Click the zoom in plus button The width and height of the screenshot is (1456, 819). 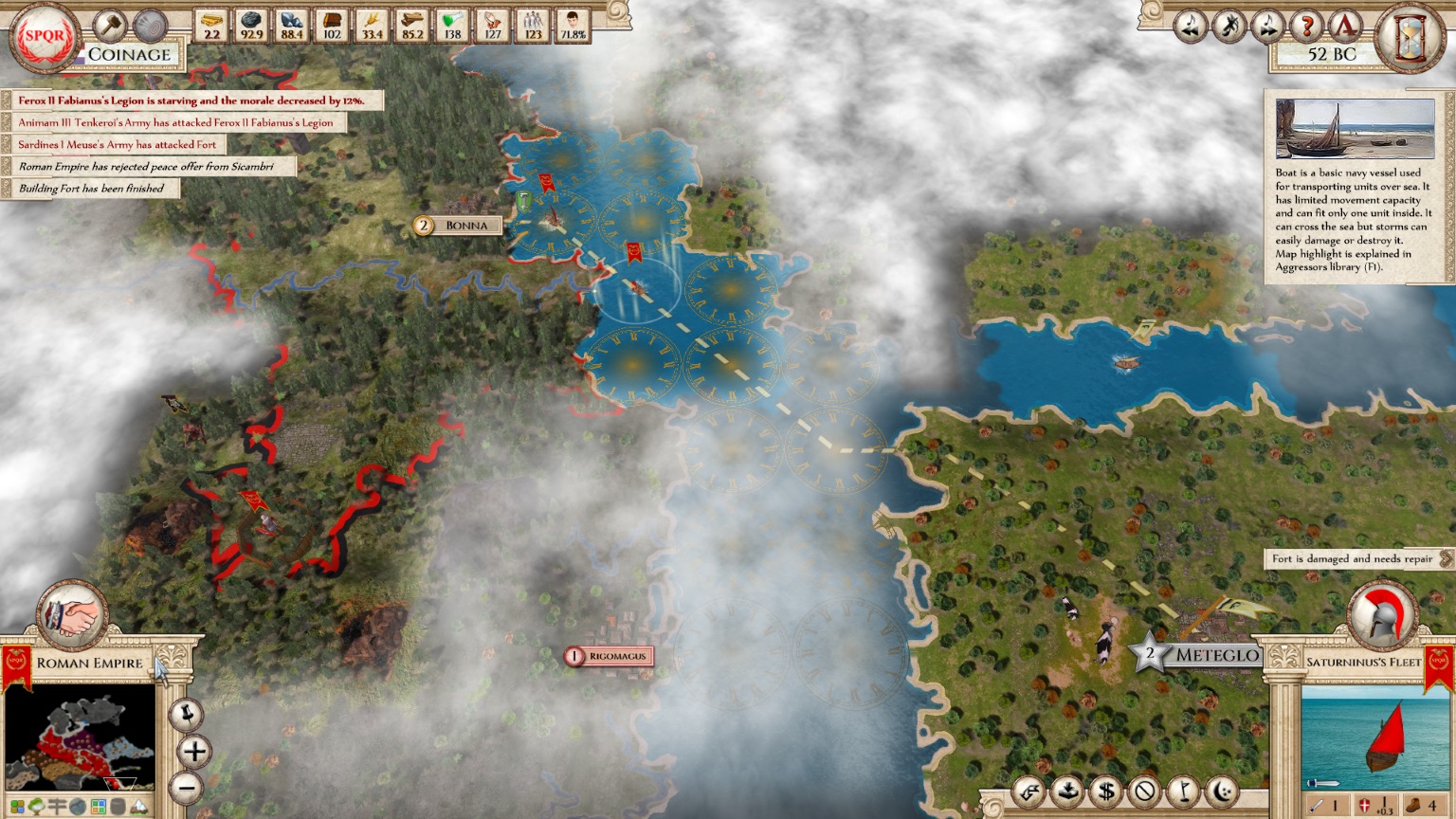pos(192,752)
